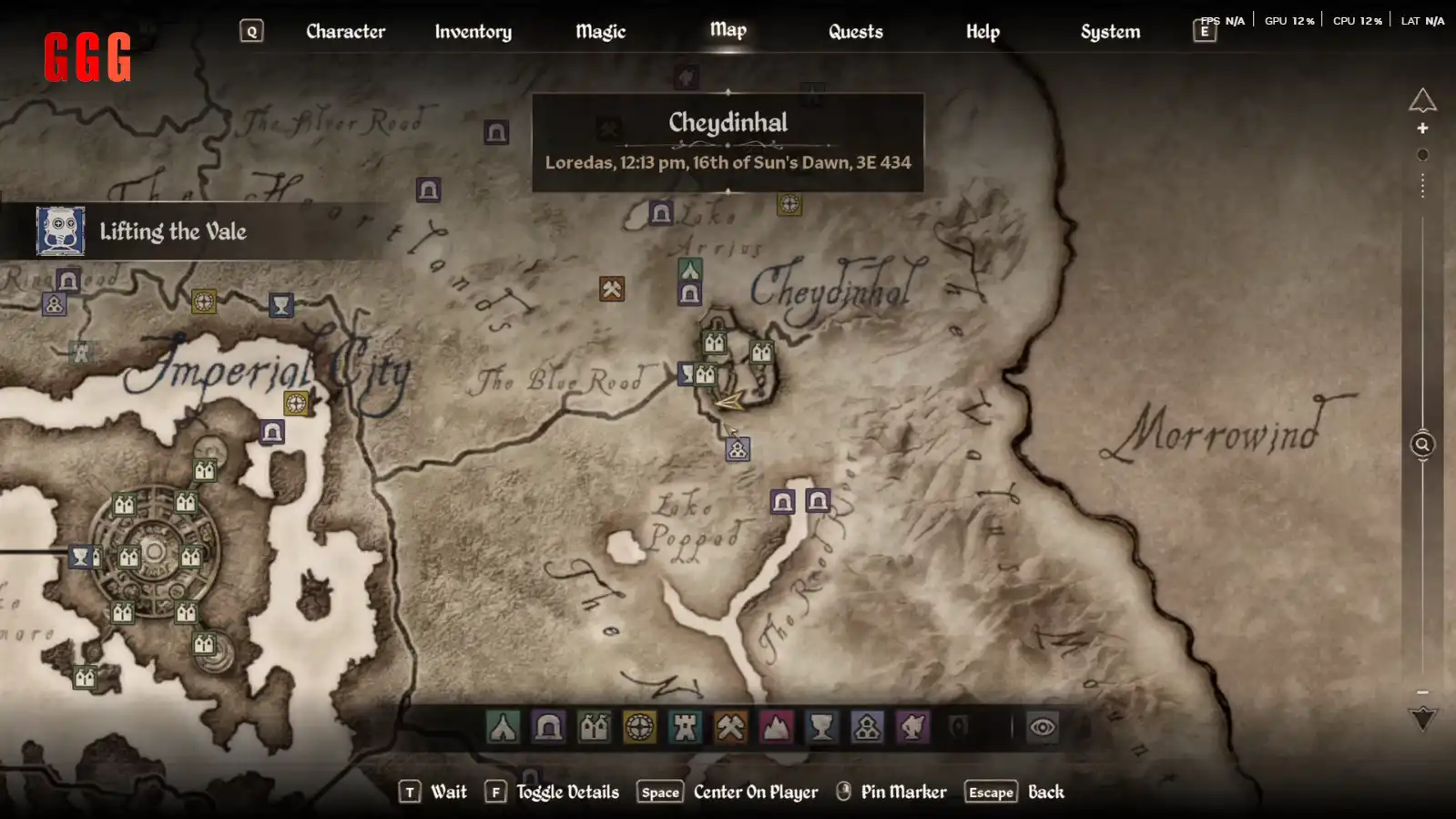Open the Help tab

(x=983, y=31)
